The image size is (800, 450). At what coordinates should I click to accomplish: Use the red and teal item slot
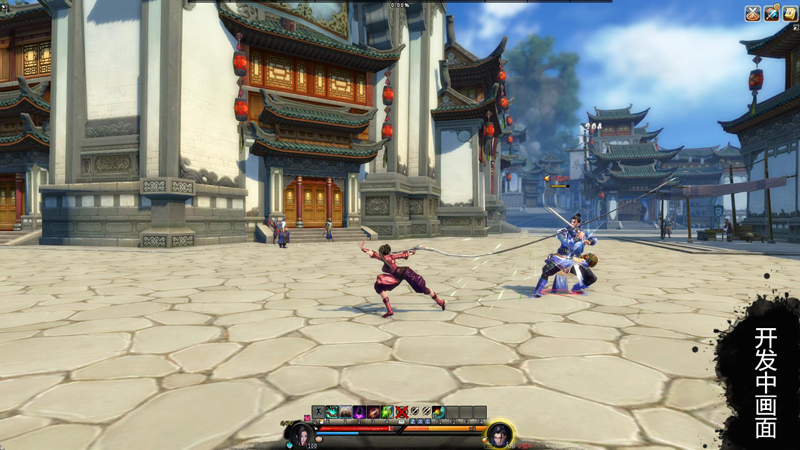pos(439,412)
